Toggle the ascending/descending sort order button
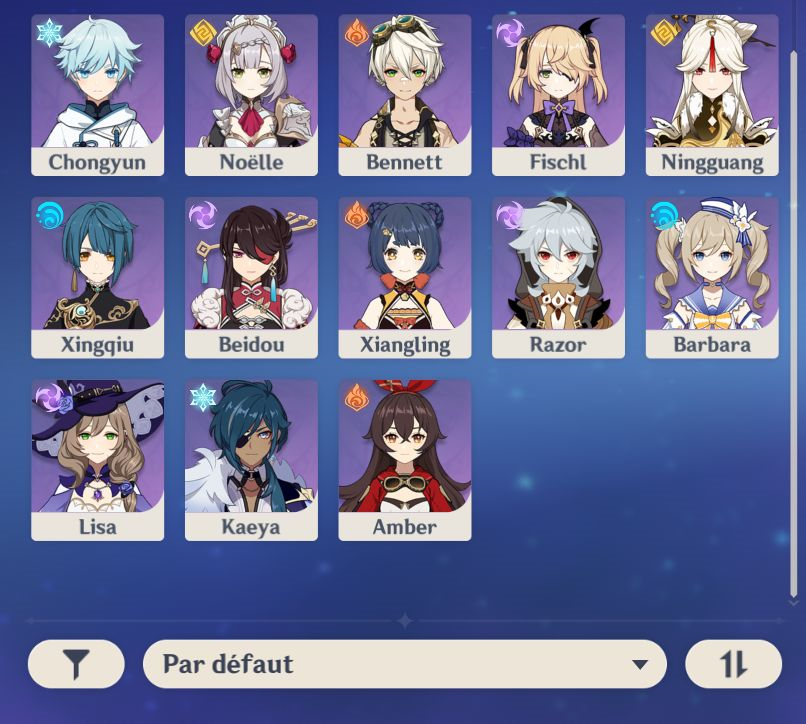 [x=733, y=664]
